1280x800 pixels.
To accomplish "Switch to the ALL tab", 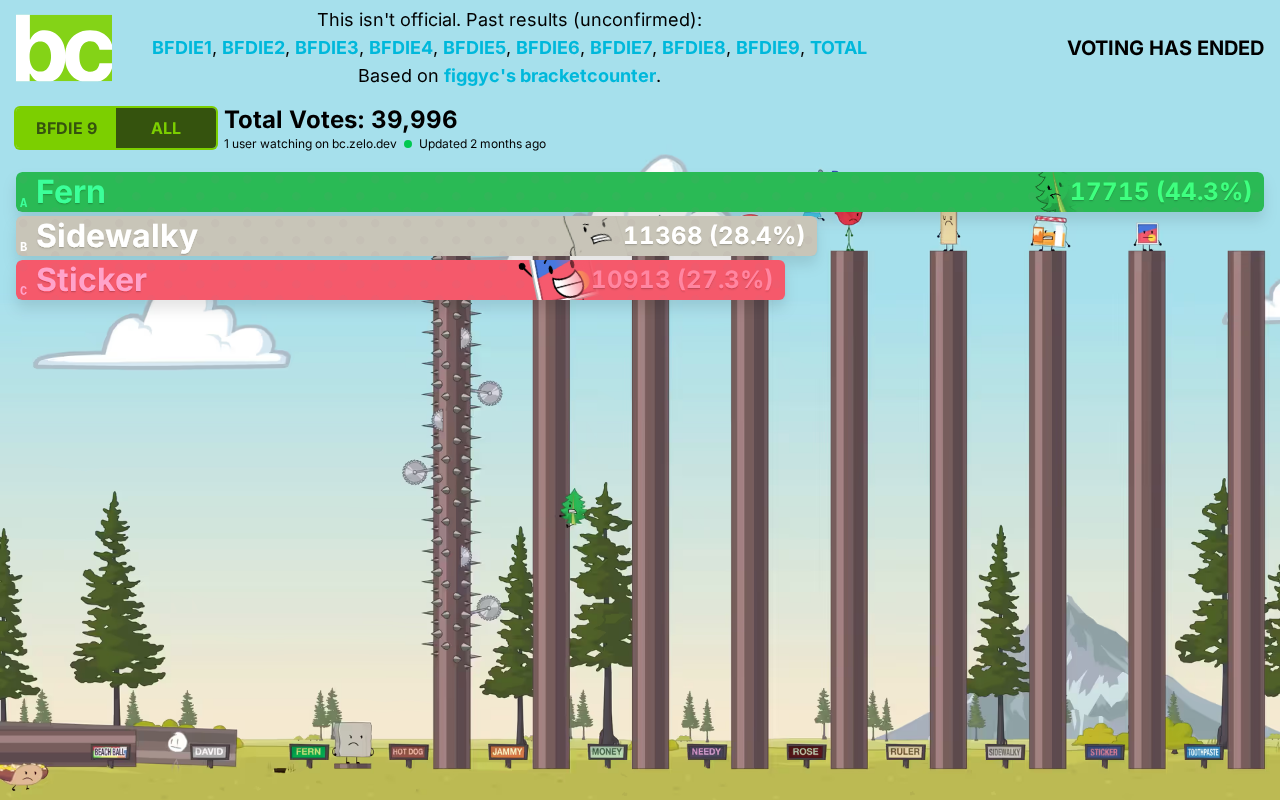I will click(166, 128).
